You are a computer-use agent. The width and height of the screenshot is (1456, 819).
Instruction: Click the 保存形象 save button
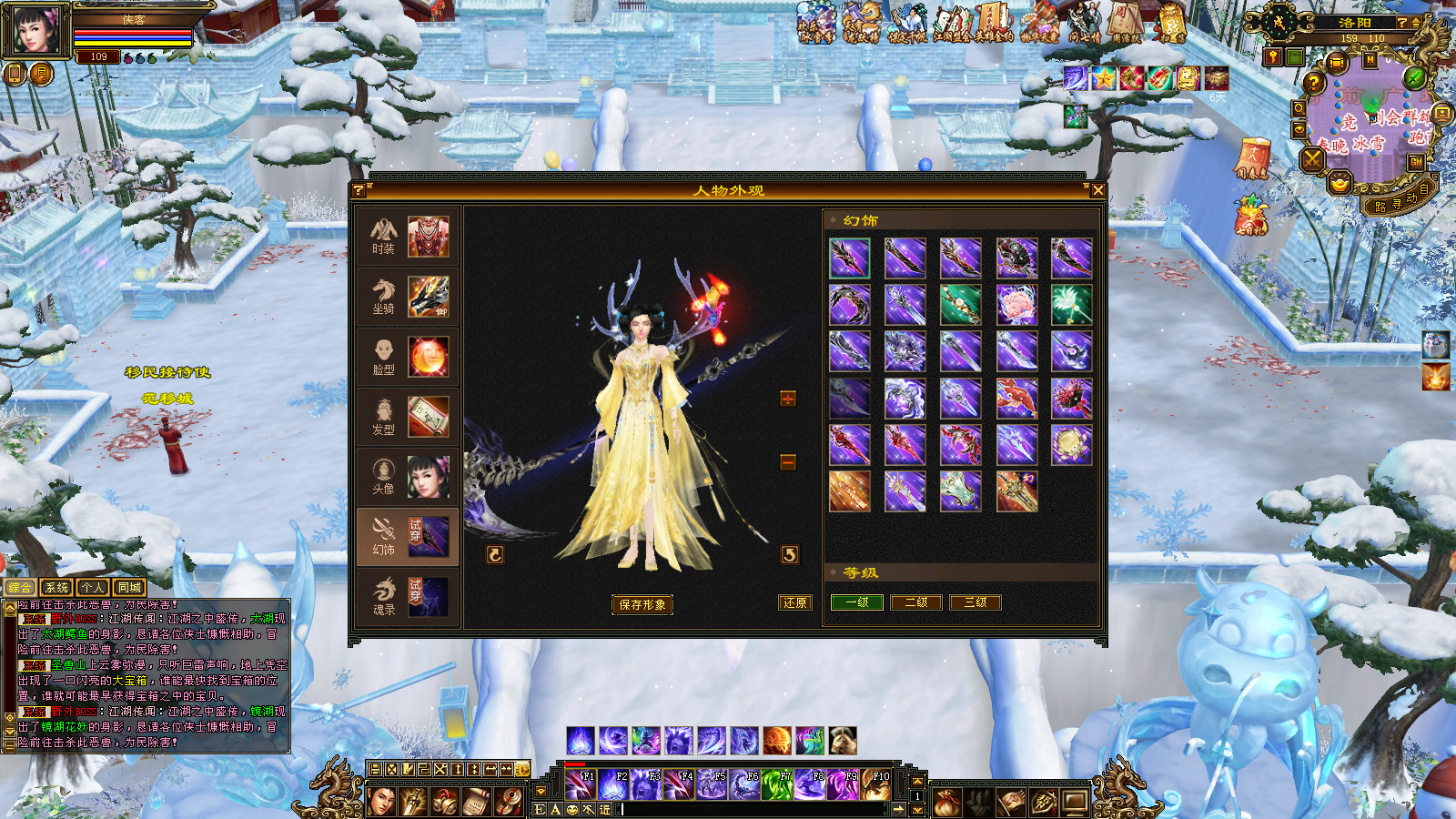(x=642, y=604)
